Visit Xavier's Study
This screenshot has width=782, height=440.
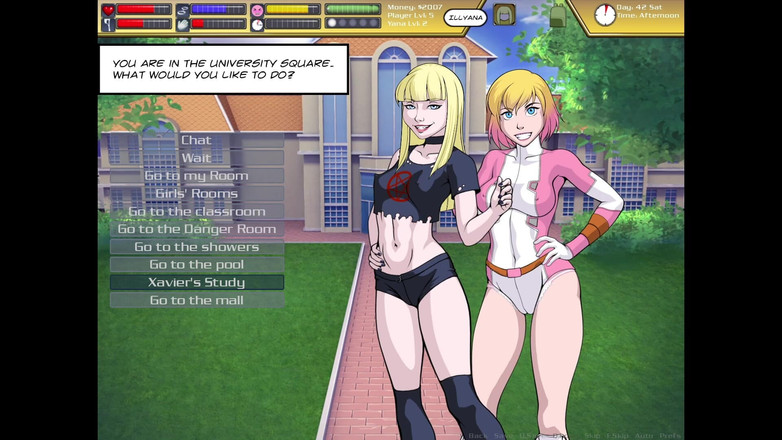196,282
